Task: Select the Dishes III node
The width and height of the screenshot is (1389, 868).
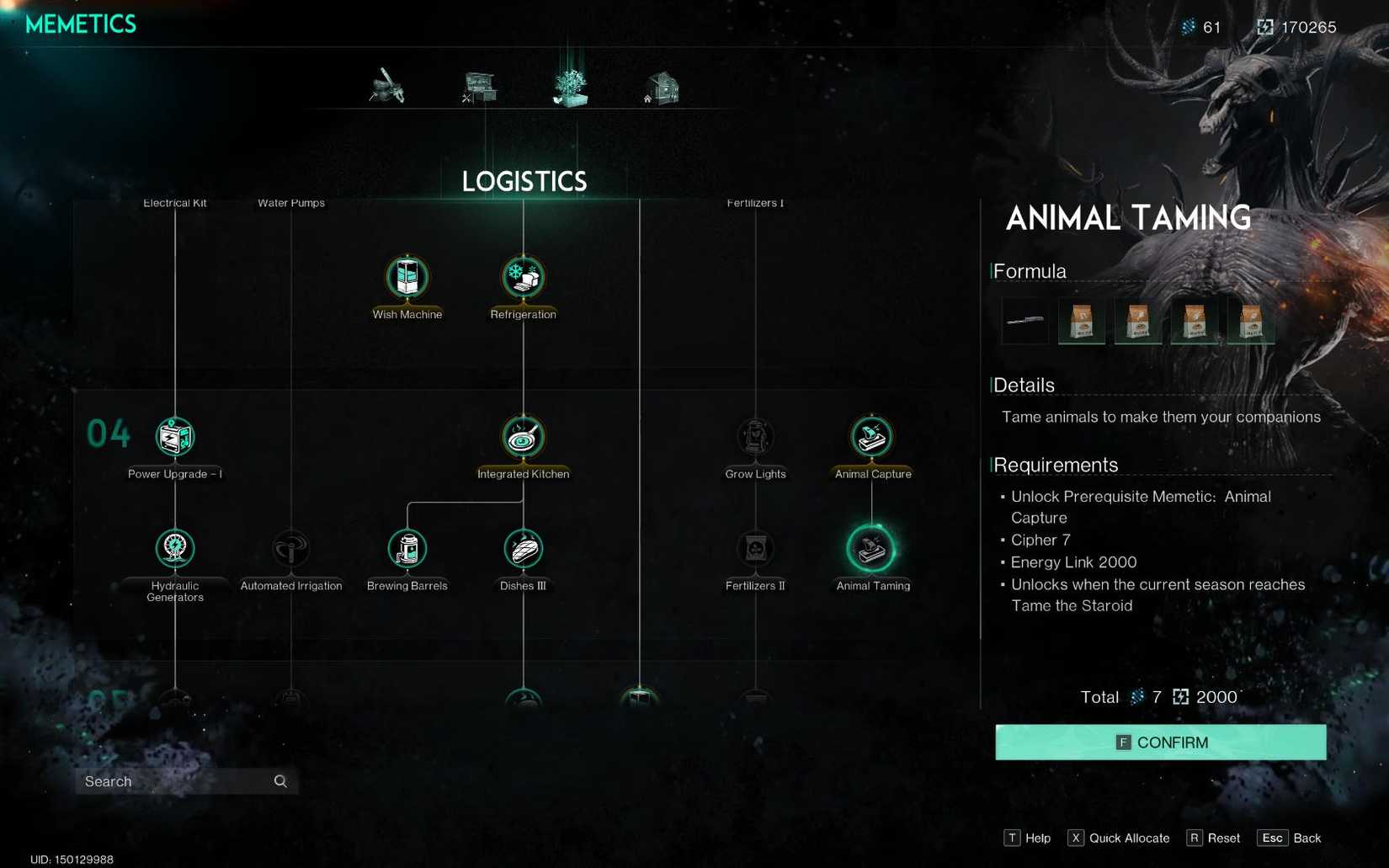Action: click(523, 548)
